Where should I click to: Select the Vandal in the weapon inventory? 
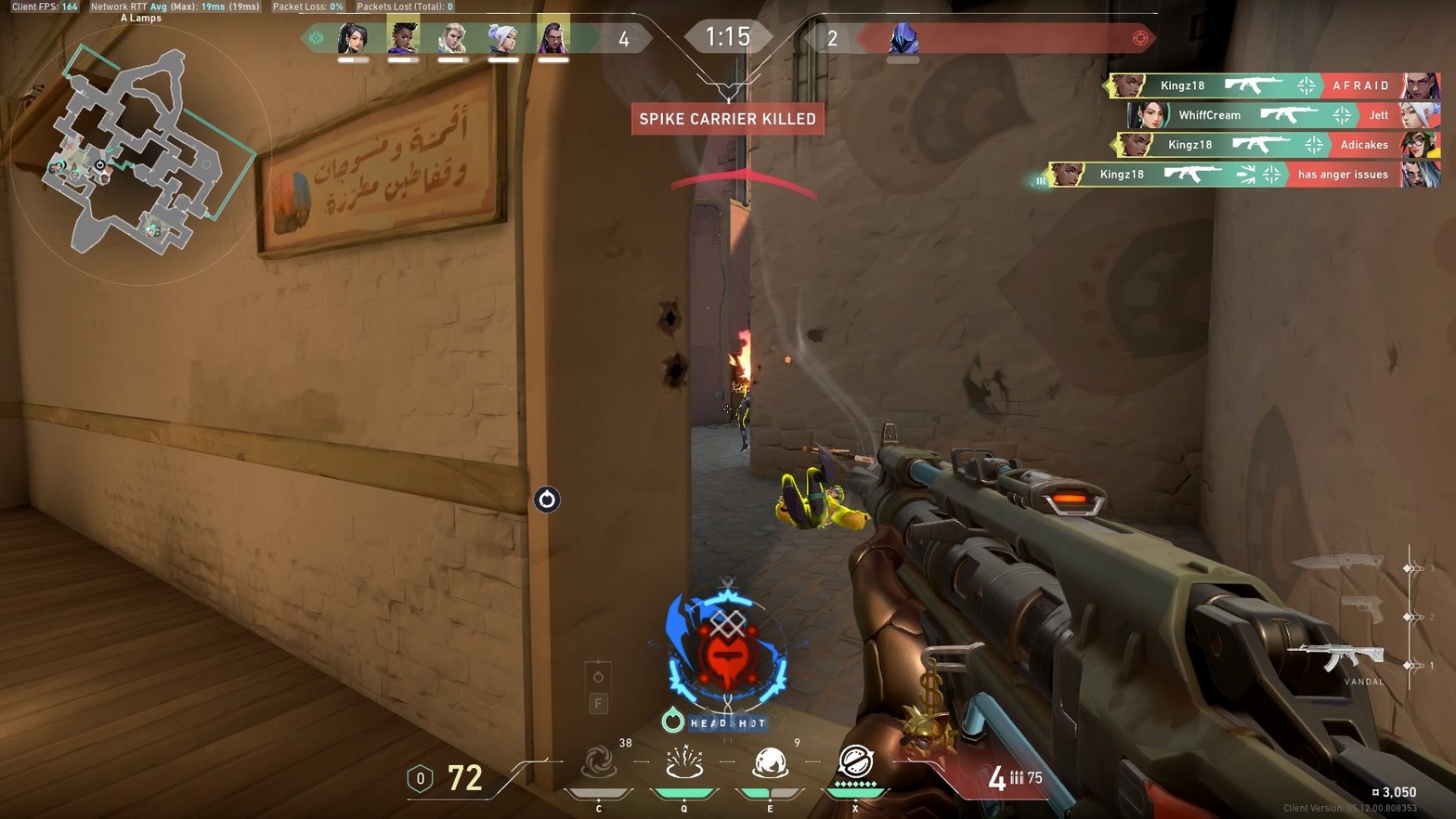[1337, 656]
